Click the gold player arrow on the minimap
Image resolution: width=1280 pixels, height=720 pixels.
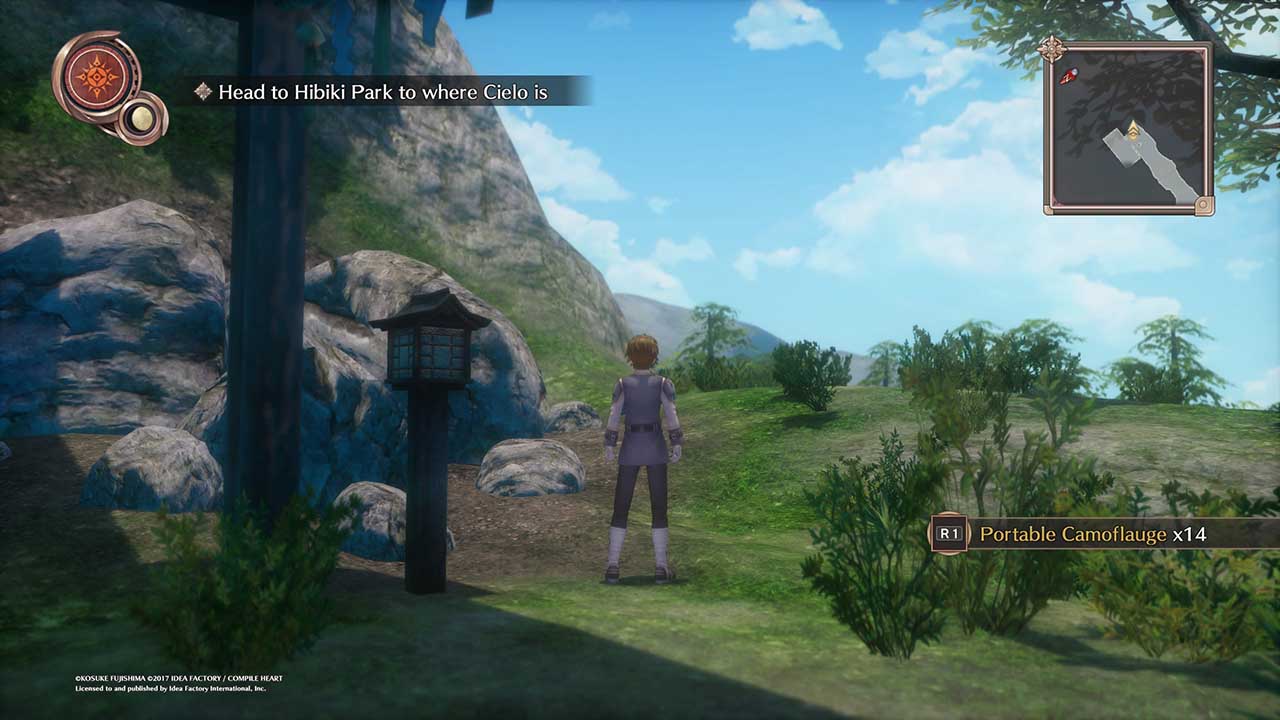1134,130
